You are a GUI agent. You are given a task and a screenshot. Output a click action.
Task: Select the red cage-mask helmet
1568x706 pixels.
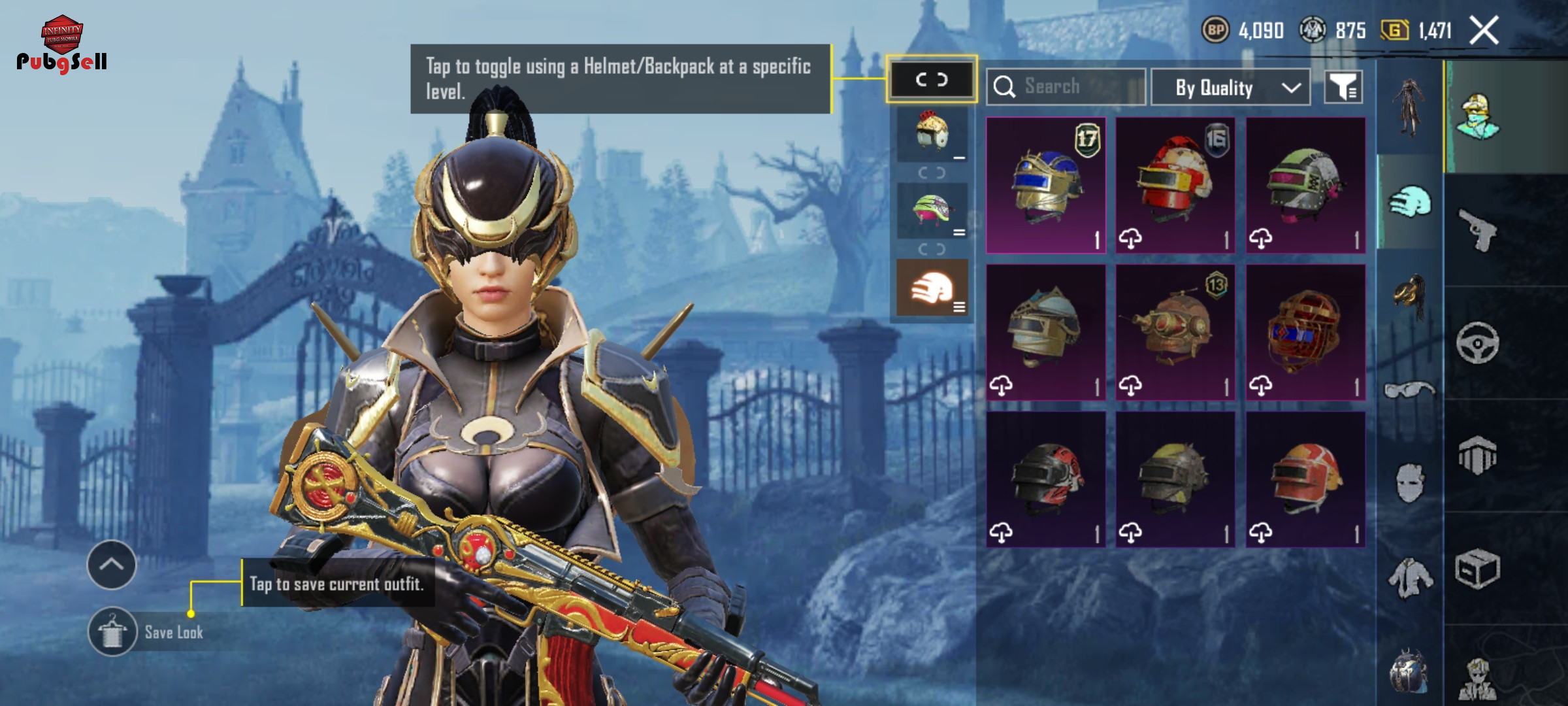(1305, 332)
